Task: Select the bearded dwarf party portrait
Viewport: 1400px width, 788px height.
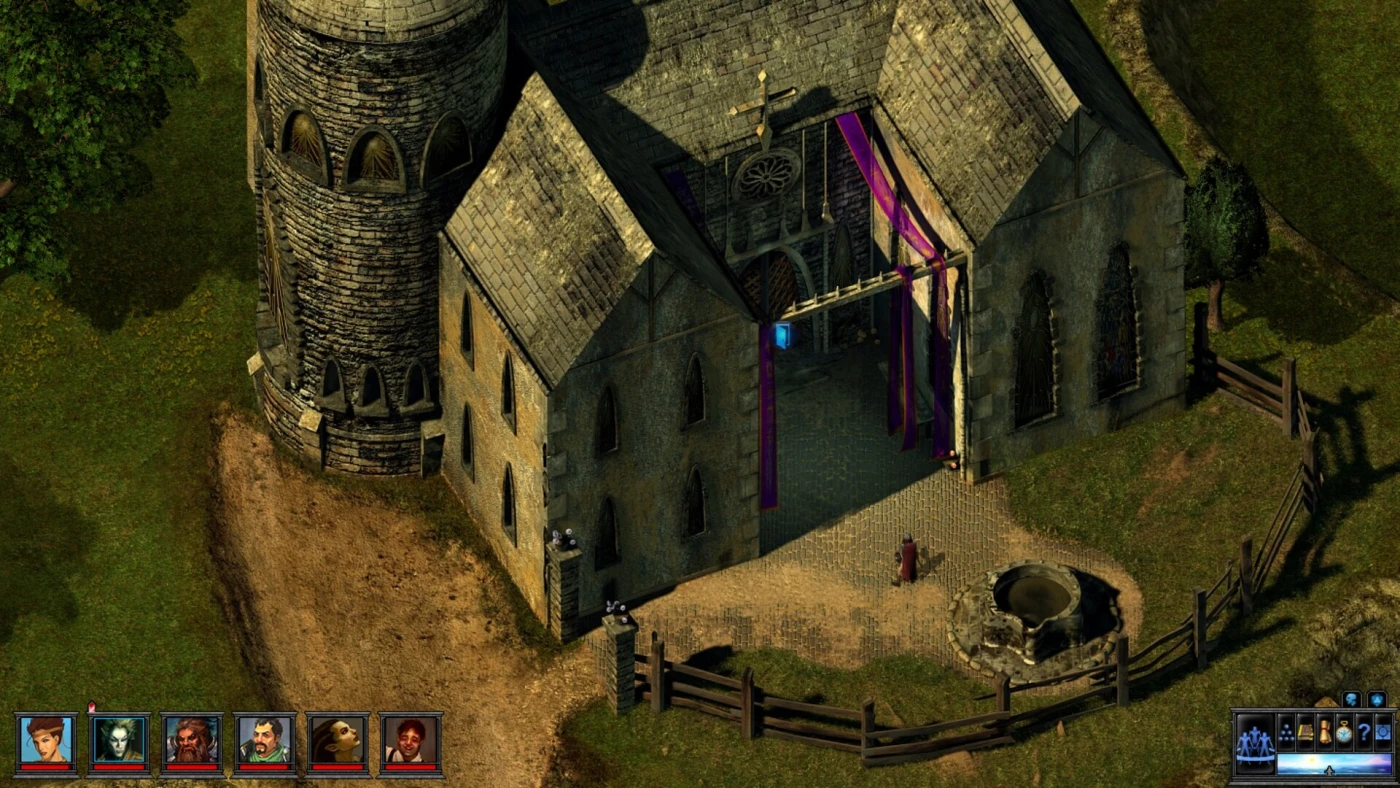Action: click(192, 742)
